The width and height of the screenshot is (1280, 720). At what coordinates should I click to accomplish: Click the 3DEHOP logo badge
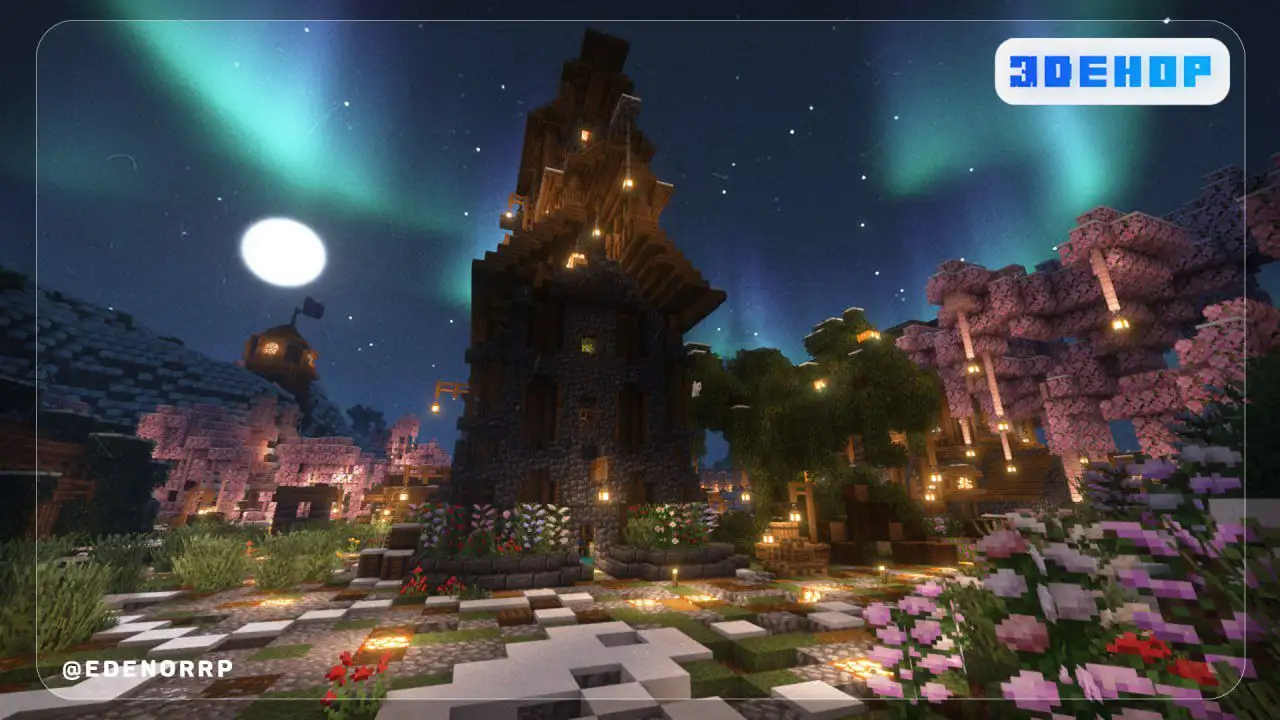pyautogui.click(x=1111, y=71)
